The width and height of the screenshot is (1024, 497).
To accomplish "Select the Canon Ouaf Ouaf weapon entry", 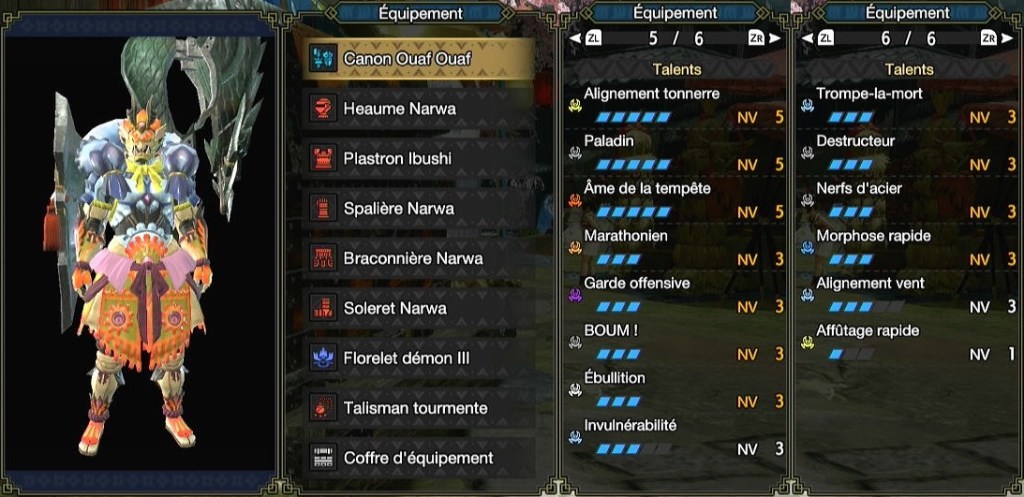I will coord(418,58).
